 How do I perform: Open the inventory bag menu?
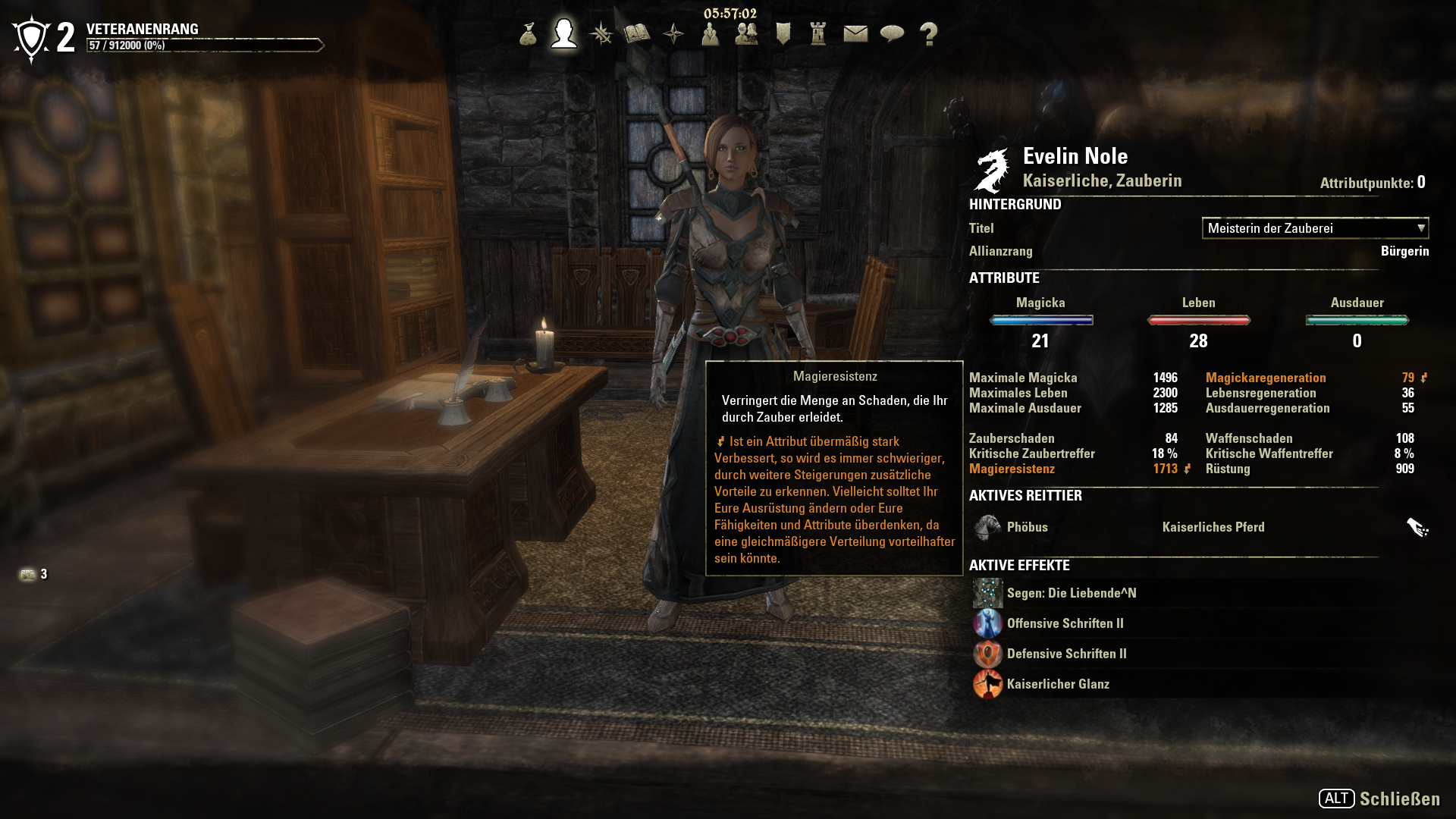528,34
